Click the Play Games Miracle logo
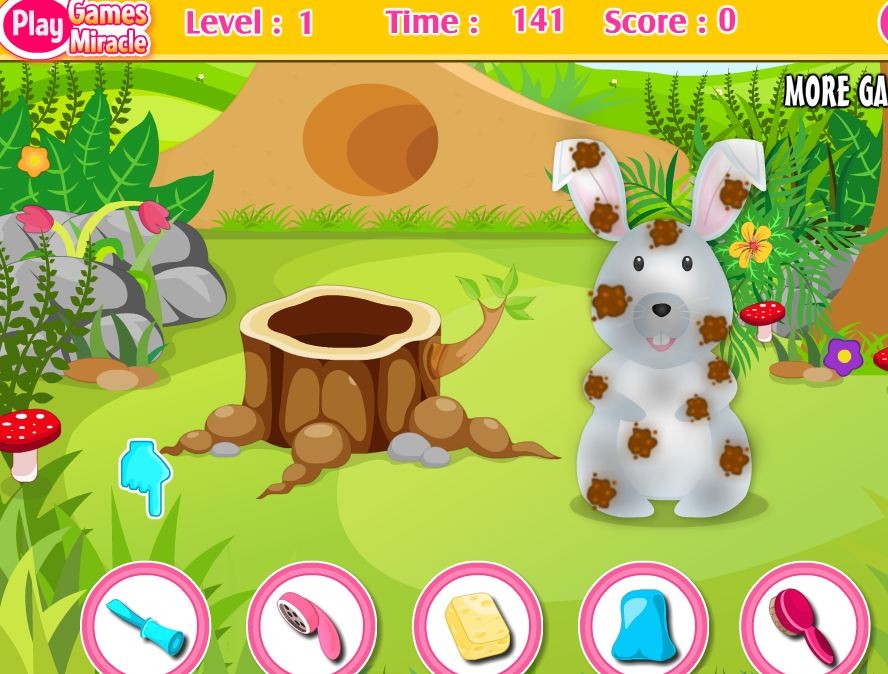The image size is (888, 674). 78,27
